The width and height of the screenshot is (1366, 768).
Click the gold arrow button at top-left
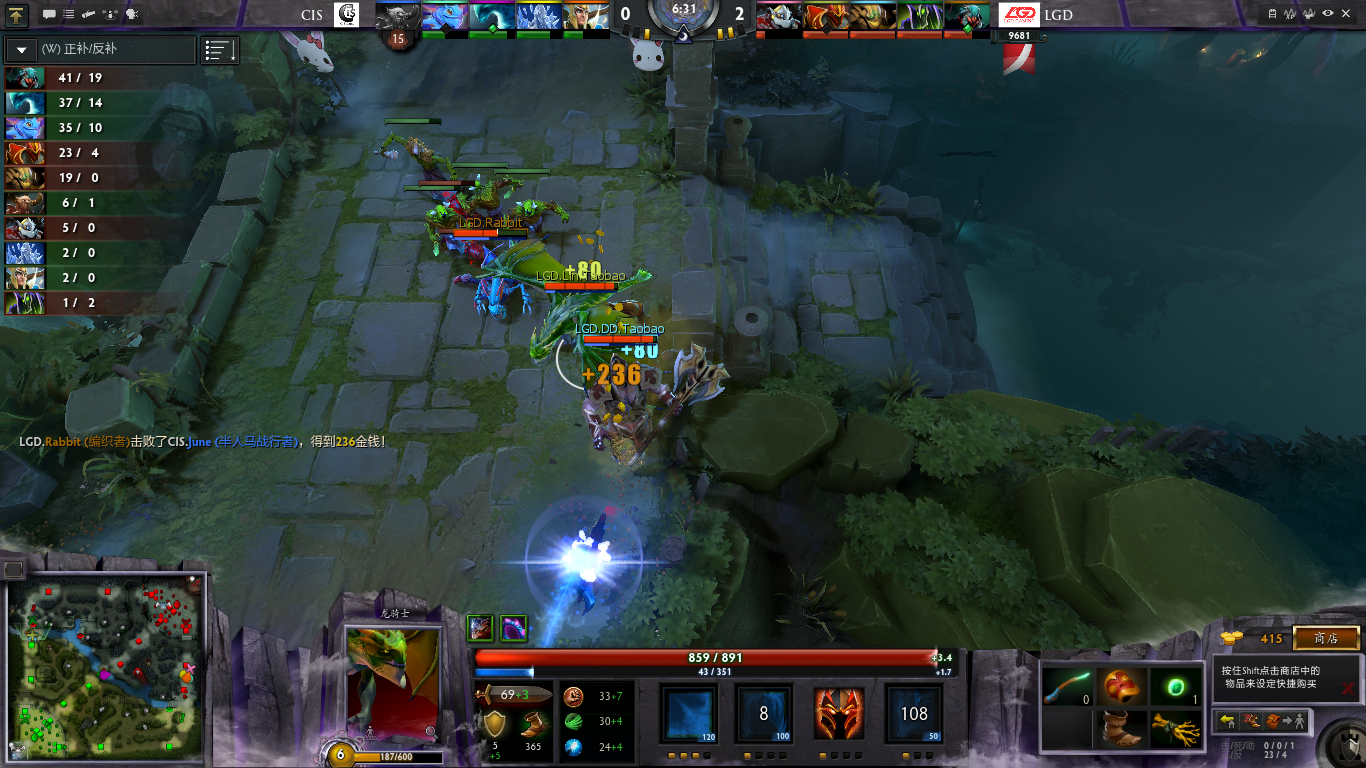click(17, 14)
